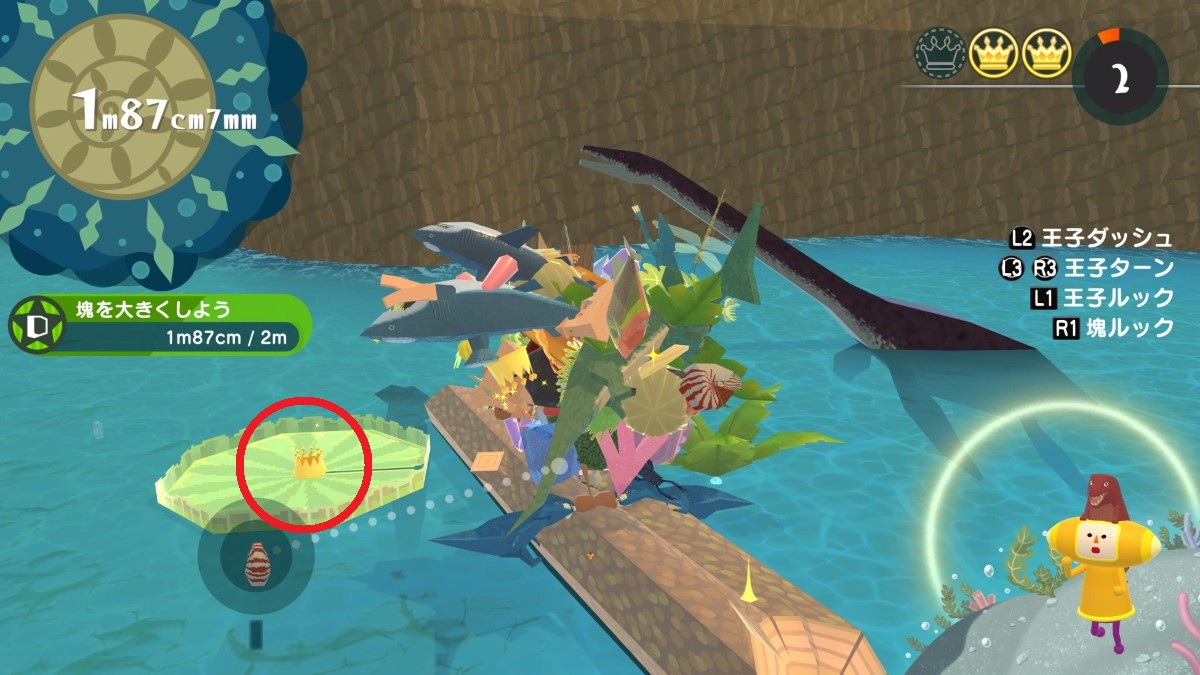This screenshot has width=1200, height=675.
Task: Click the striped shell item bubble
Action: [x=257, y=562]
